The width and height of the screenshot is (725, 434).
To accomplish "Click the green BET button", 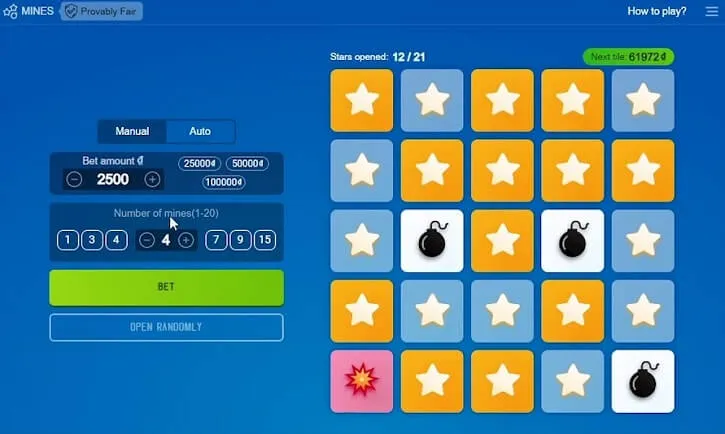I will coord(166,287).
